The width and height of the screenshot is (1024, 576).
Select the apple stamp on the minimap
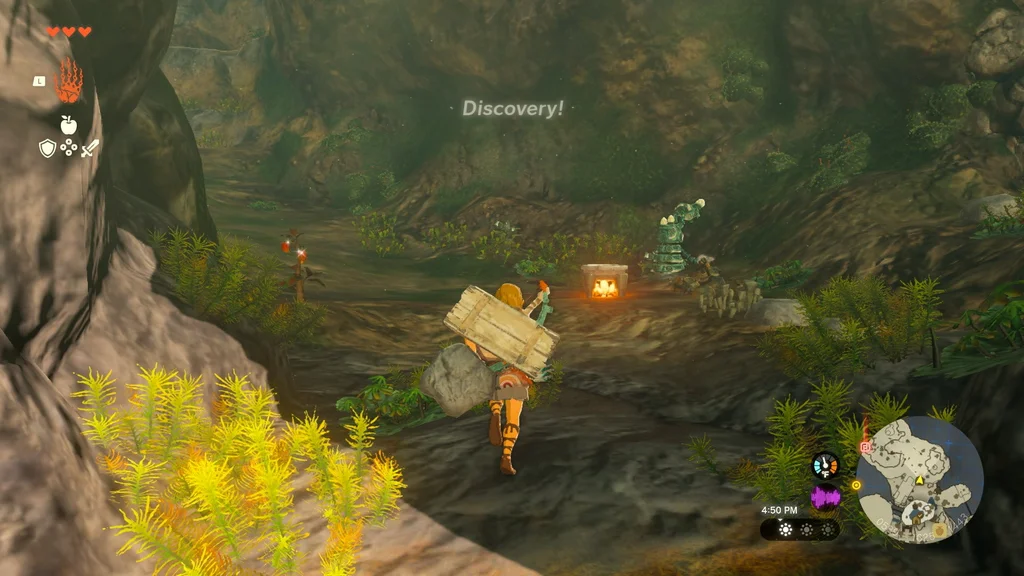click(938, 530)
